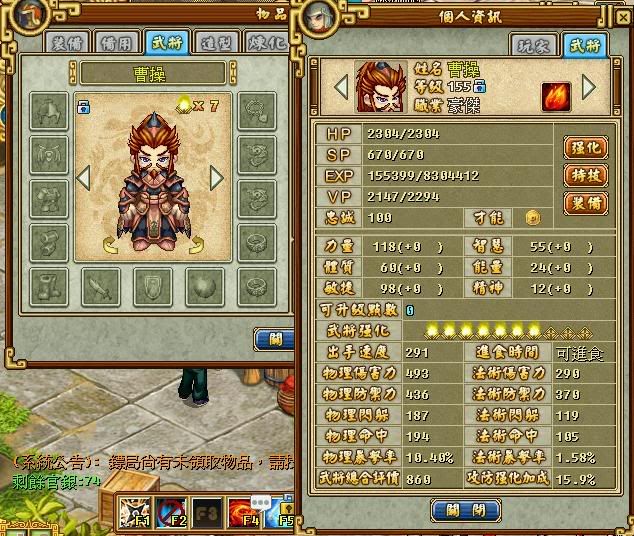Go to the next general beside the flame icon
The height and width of the screenshot is (536, 634).
pyautogui.click(x=589, y=87)
